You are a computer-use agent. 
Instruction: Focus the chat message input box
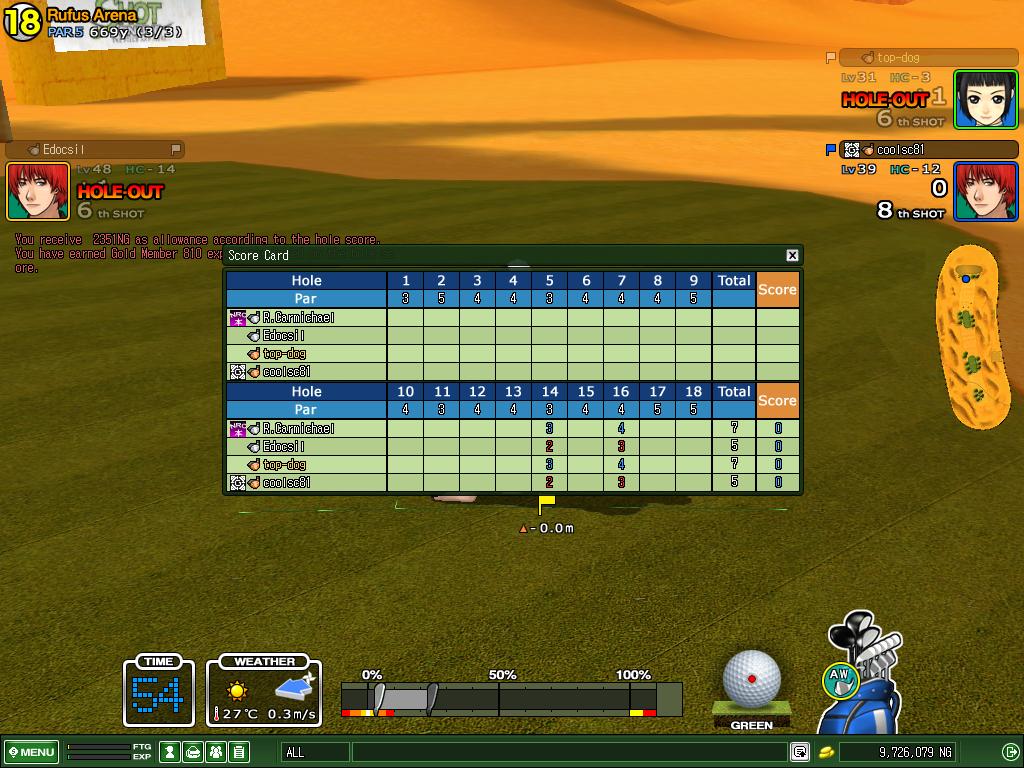568,752
